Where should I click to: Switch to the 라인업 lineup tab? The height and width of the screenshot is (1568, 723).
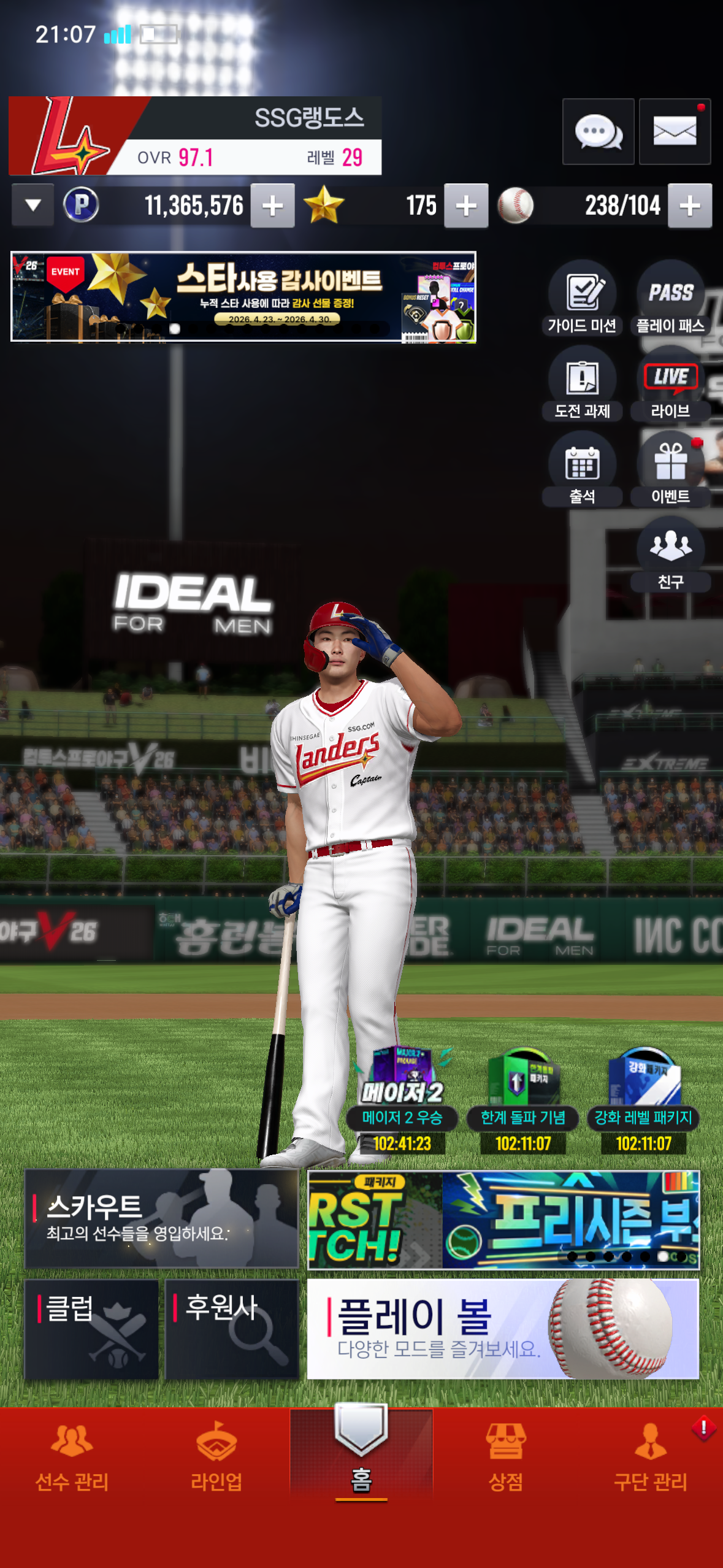coord(216,1458)
